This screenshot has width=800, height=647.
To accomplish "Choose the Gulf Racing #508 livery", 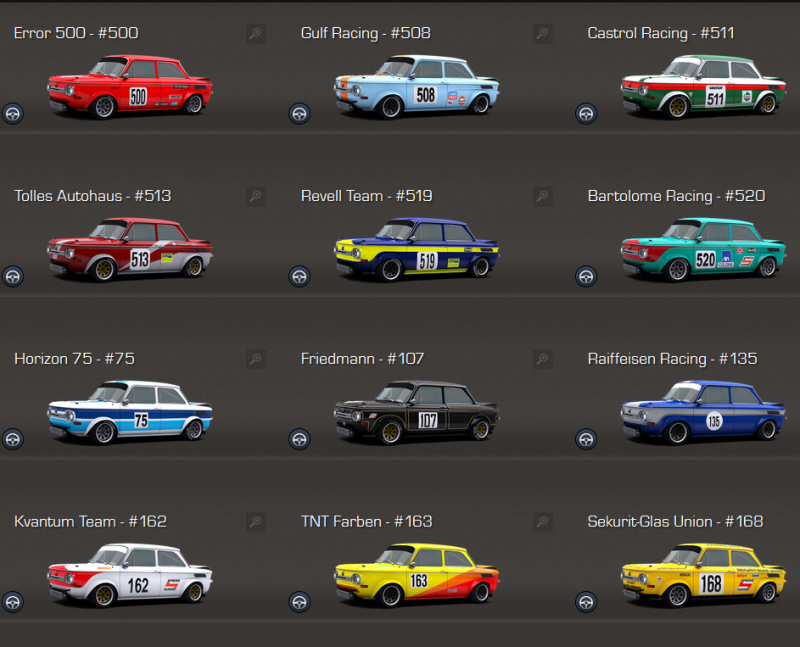I will pos(415,87).
